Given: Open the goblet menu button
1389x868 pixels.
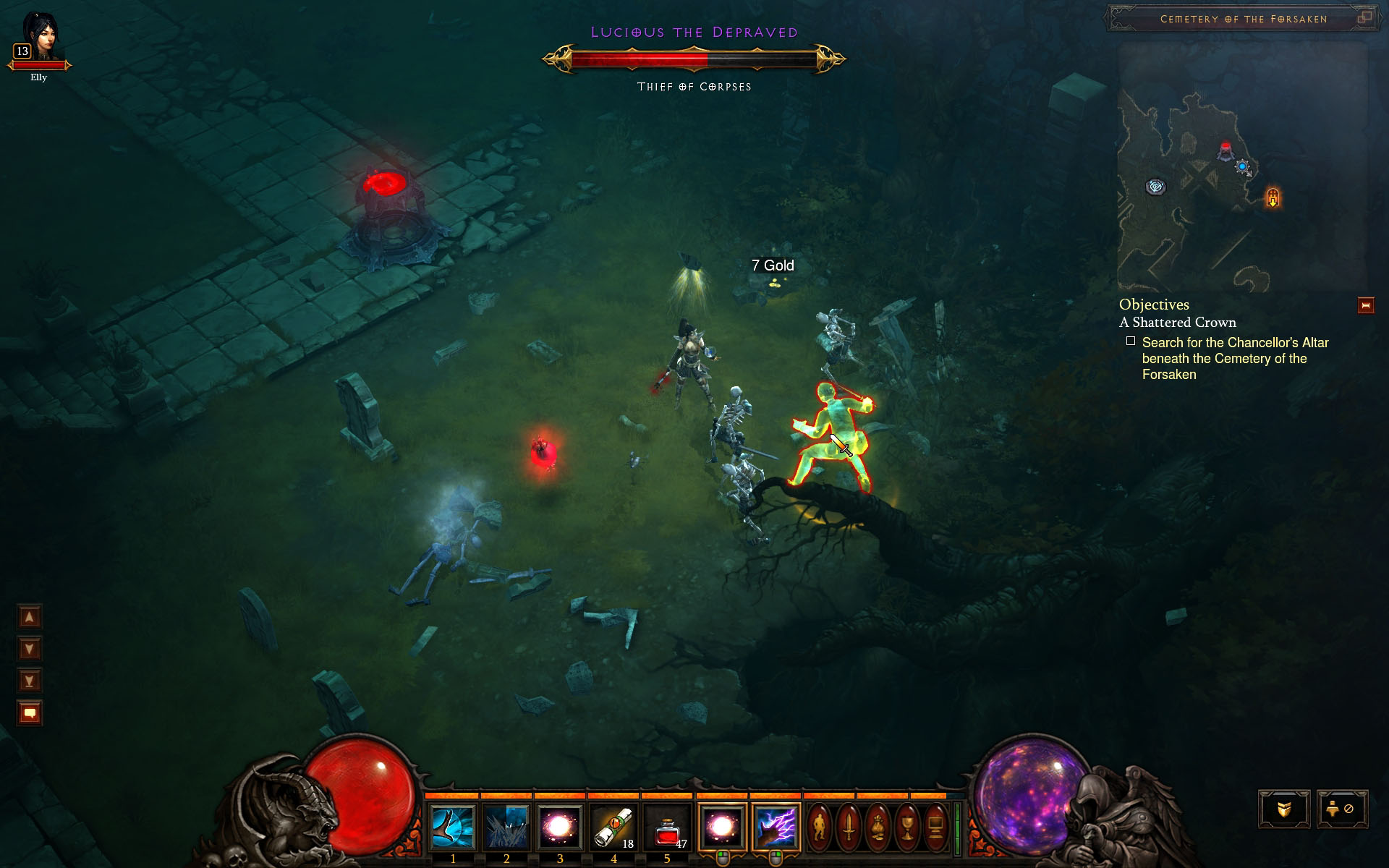Looking at the screenshot, I should point(906,827).
